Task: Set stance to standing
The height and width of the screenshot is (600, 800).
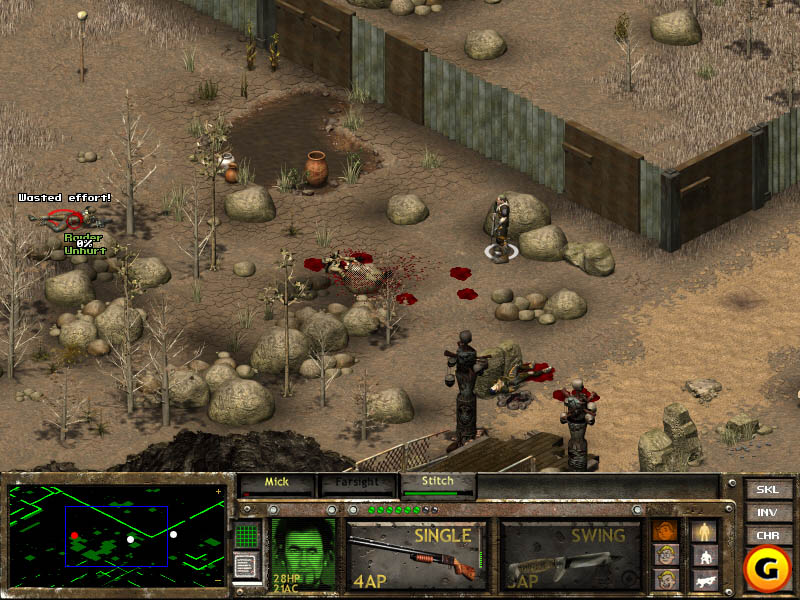Action: point(705,530)
